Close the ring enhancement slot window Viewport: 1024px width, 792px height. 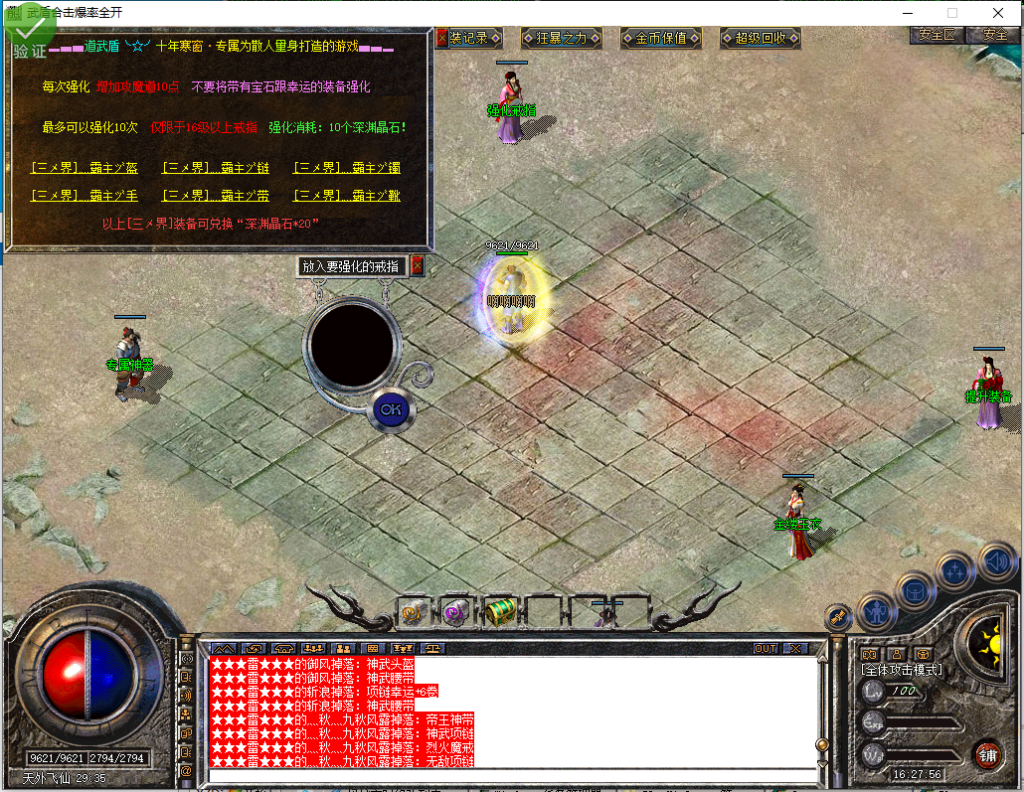point(417,266)
